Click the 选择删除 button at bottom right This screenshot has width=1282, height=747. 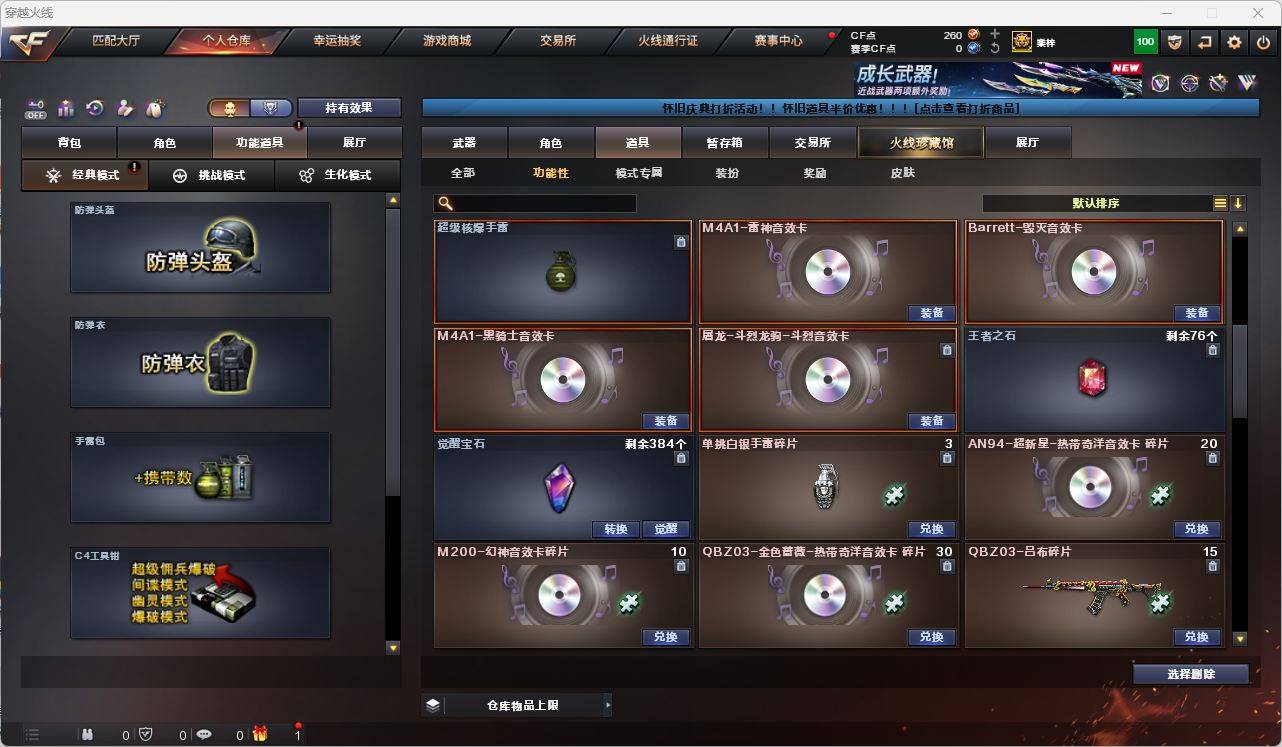coord(1191,674)
